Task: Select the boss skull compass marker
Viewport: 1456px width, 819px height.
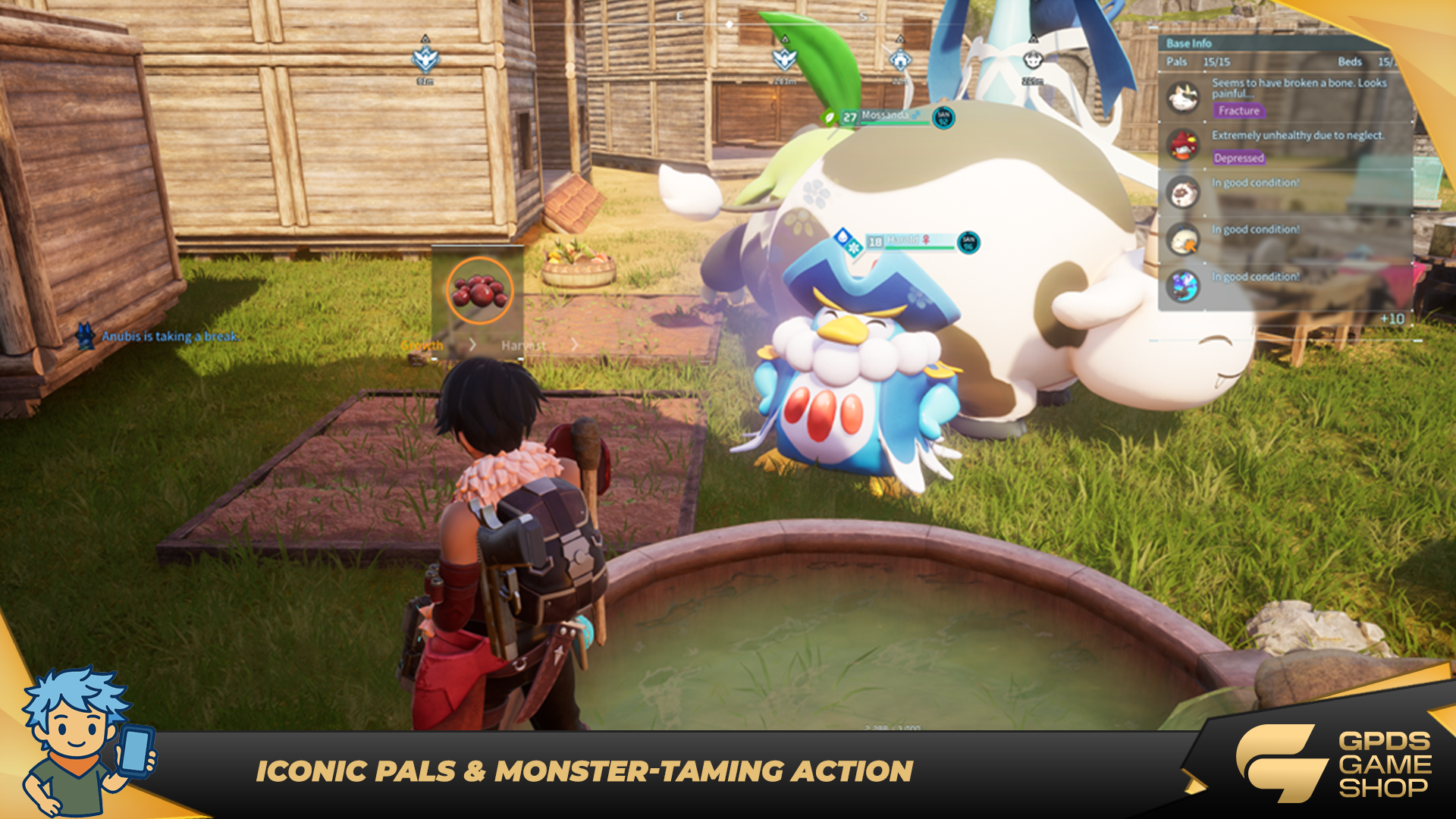Action: [x=1032, y=58]
